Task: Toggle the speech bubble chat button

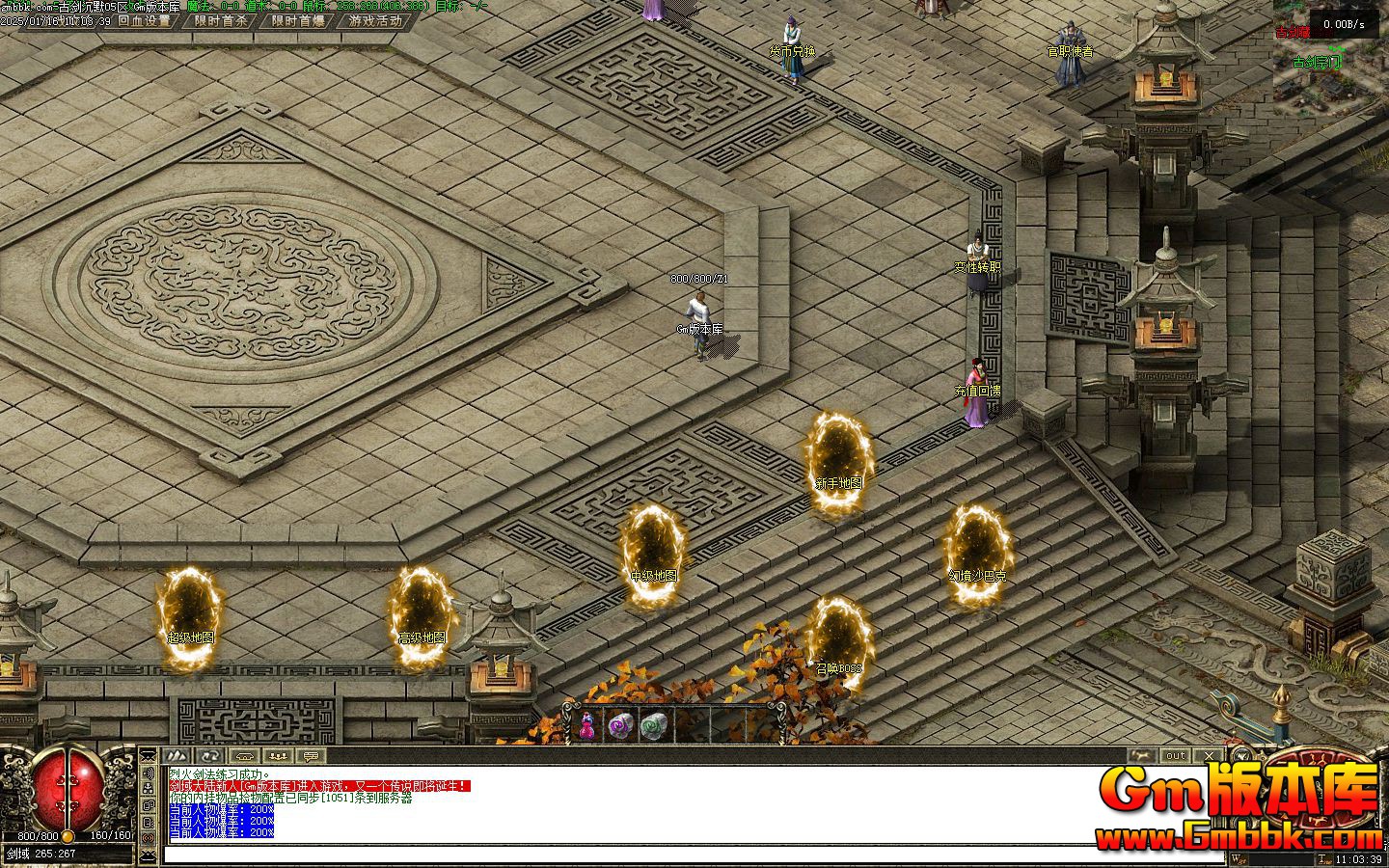Action: point(311,755)
